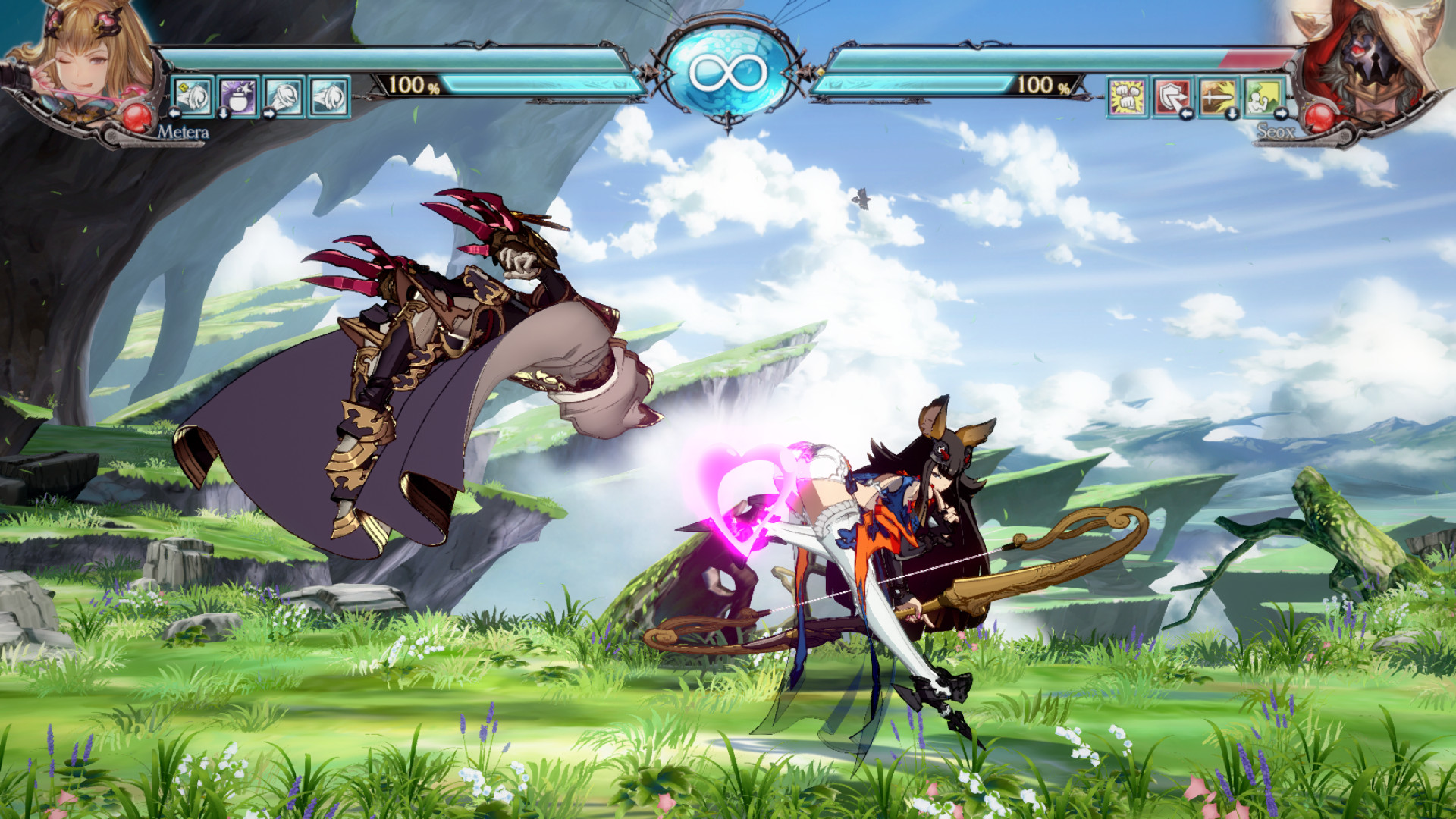
Task: Expand the right-arrow marker under Metera's third skill
Action: (x=269, y=115)
